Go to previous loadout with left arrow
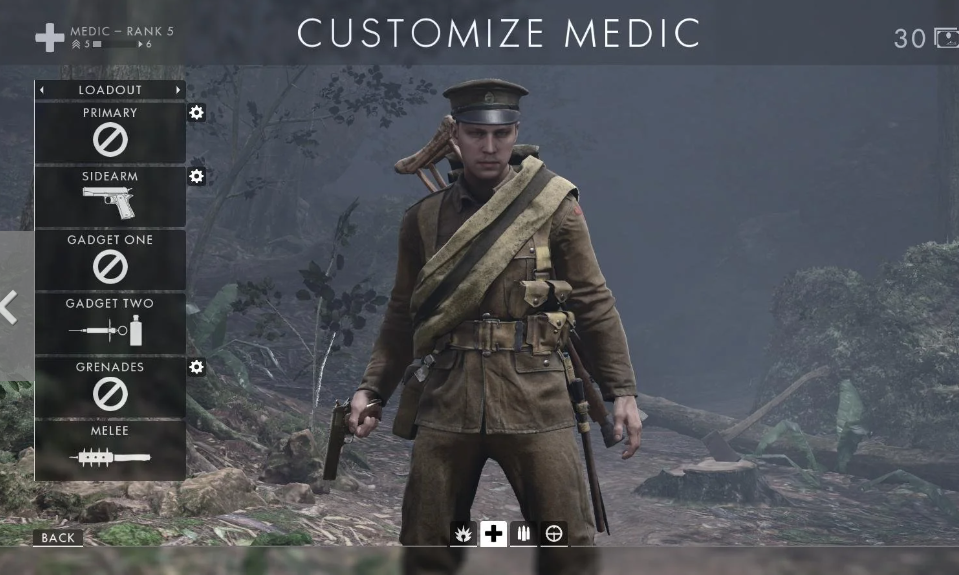The height and width of the screenshot is (575, 959). [42, 90]
